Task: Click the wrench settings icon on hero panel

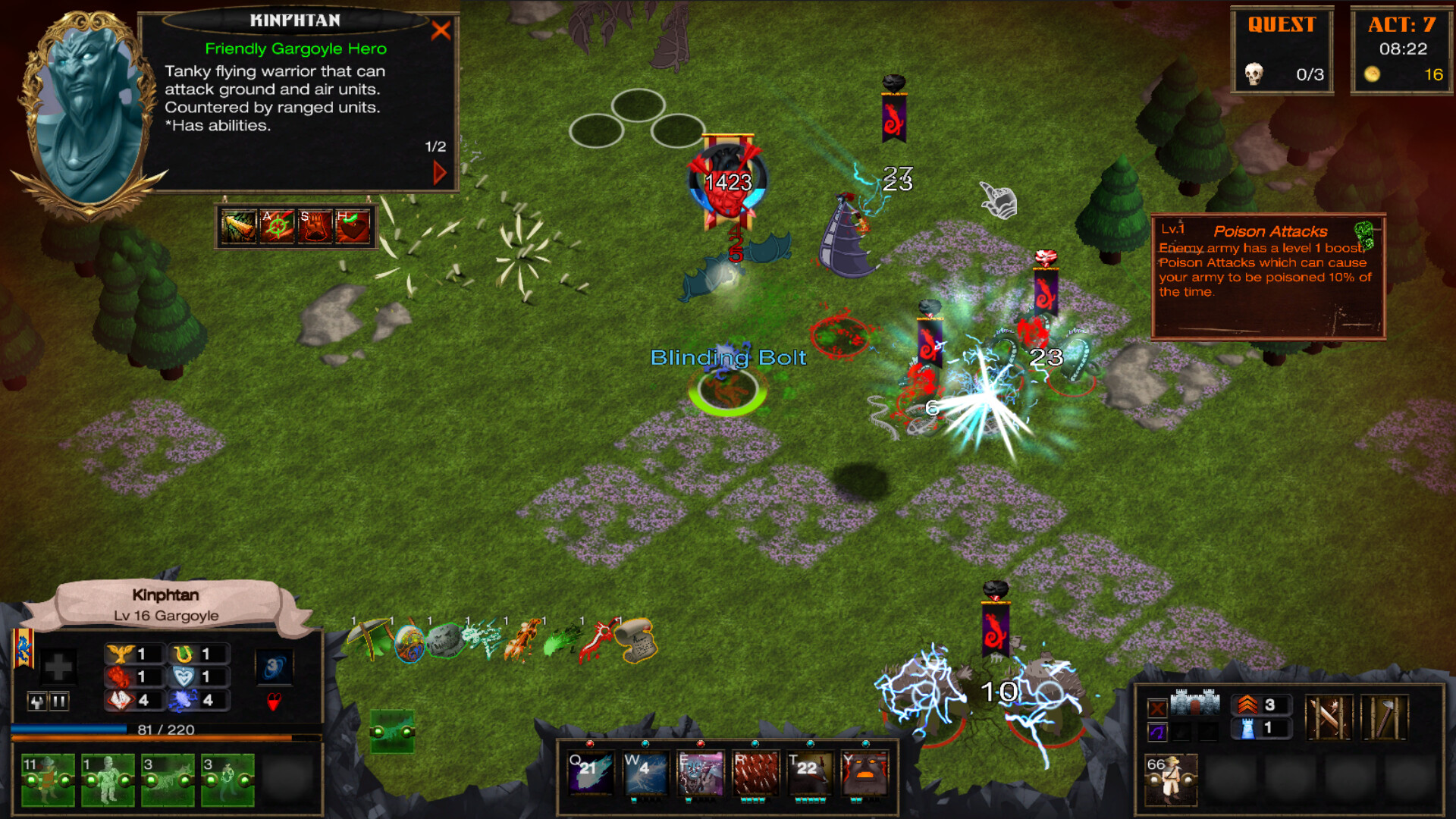Action: click(x=37, y=702)
